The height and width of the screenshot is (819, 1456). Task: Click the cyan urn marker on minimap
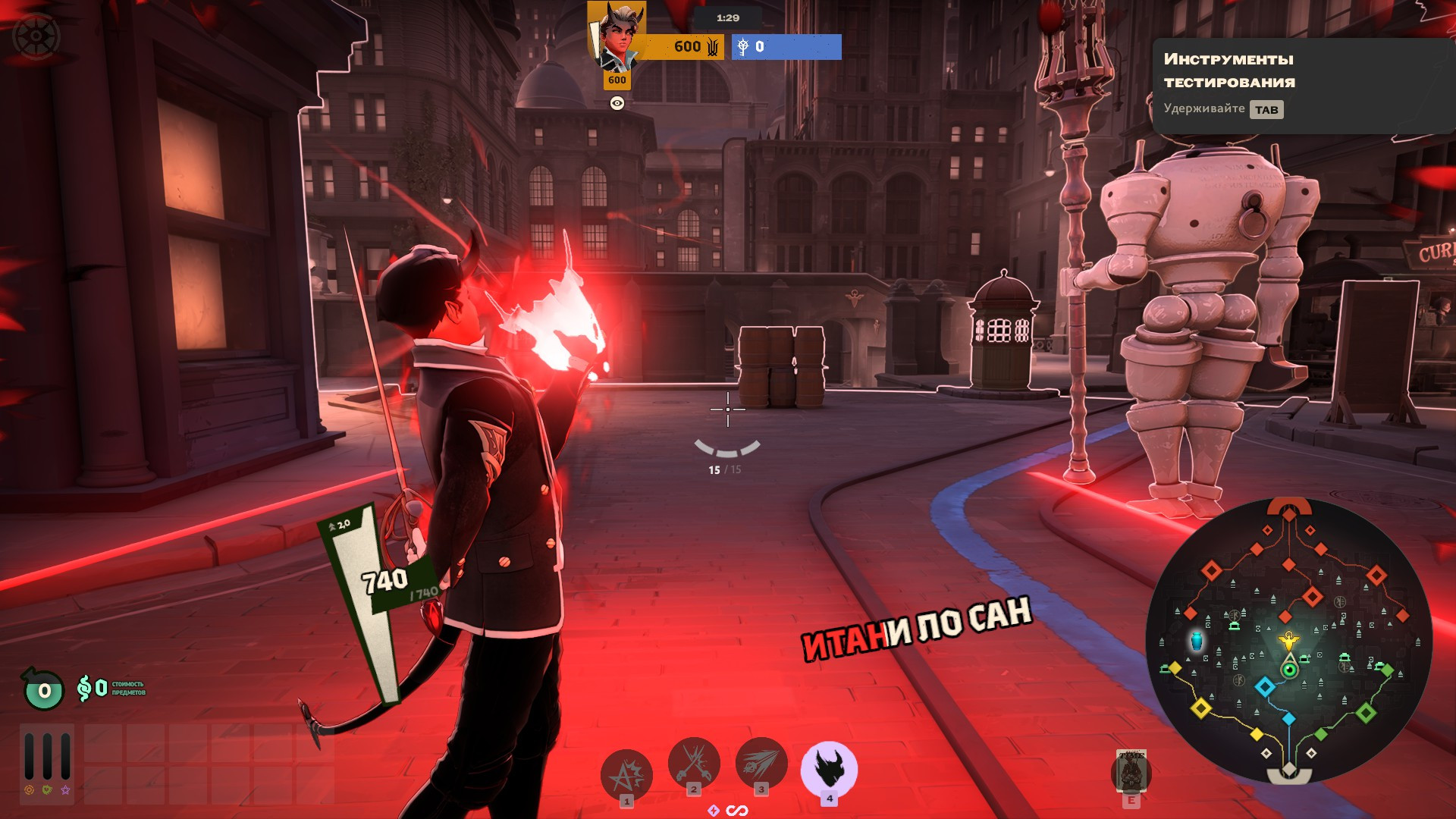[x=1197, y=641]
